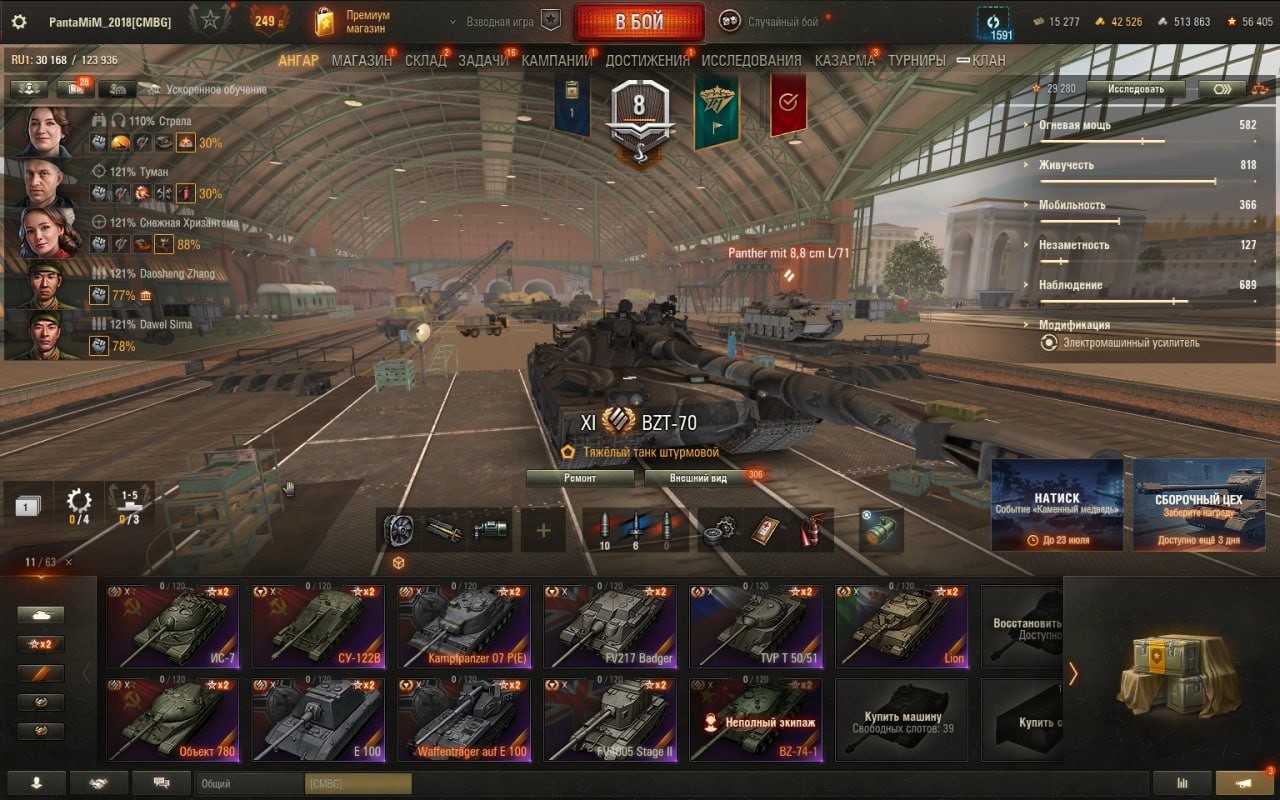Select the ИС-7 tank in carousel
Viewport: 1280px width, 800px height.
point(172,626)
